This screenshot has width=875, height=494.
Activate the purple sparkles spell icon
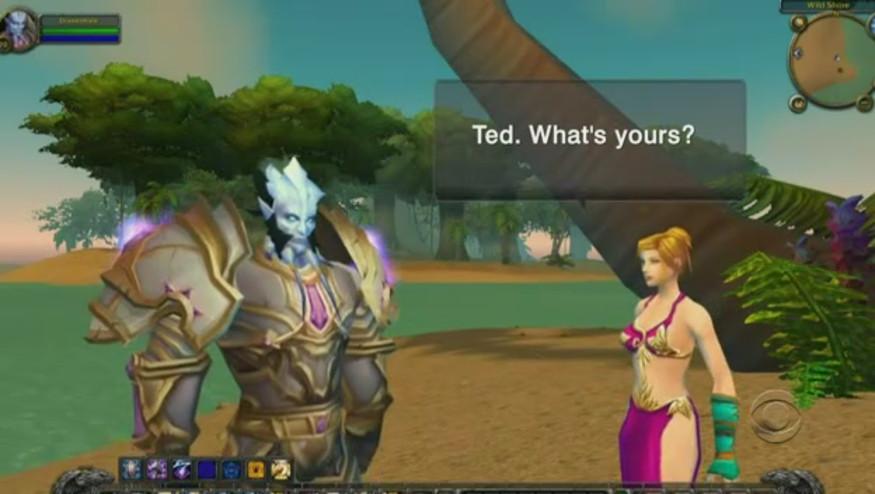(x=157, y=469)
